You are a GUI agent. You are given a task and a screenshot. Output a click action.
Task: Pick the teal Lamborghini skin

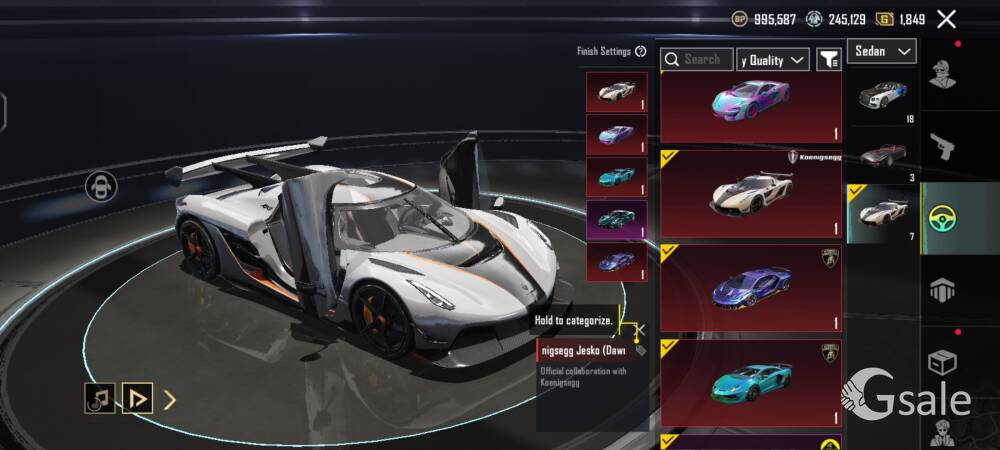click(x=750, y=382)
